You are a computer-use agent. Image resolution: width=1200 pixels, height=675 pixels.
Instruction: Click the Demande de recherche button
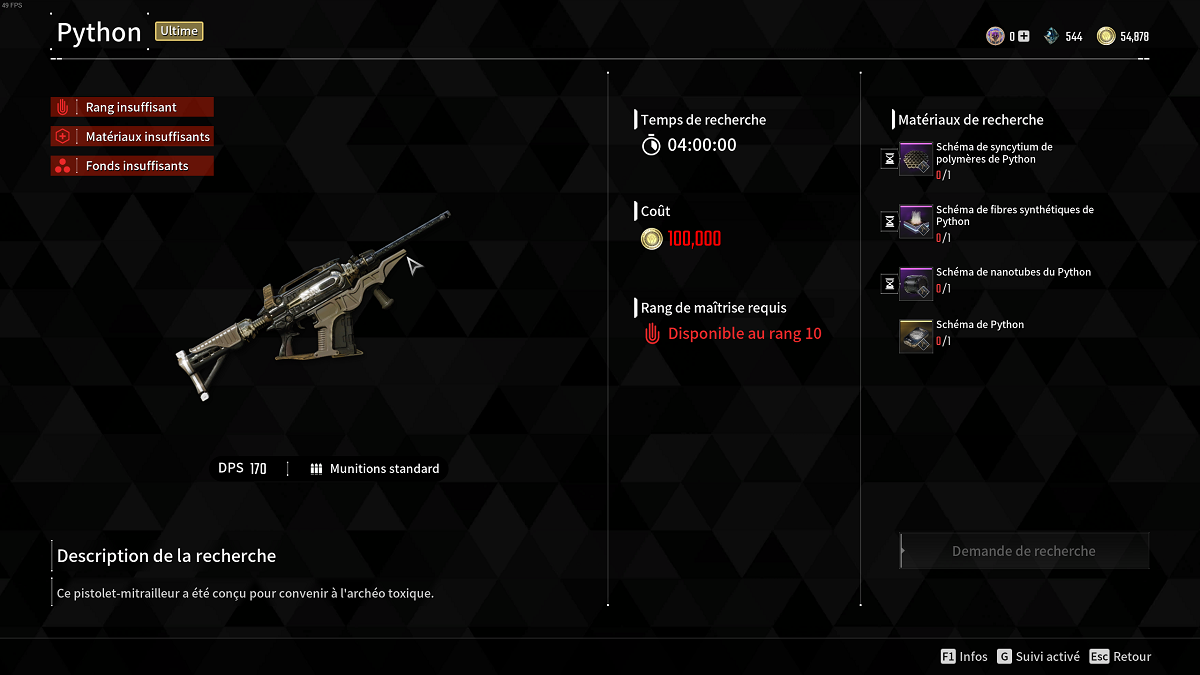coord(1024,551)
